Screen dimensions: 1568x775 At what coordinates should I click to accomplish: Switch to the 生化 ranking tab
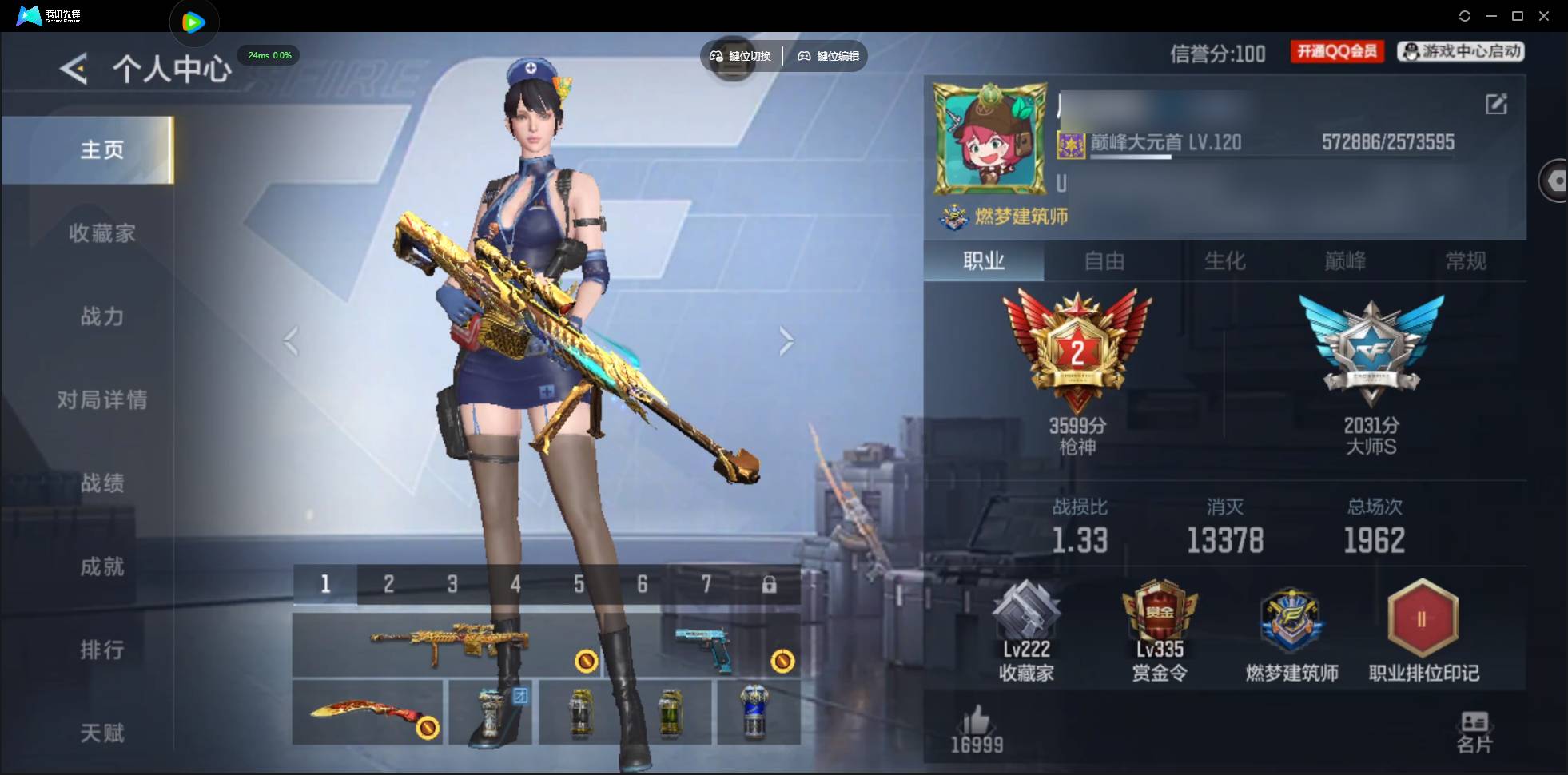click(1224, 261)
